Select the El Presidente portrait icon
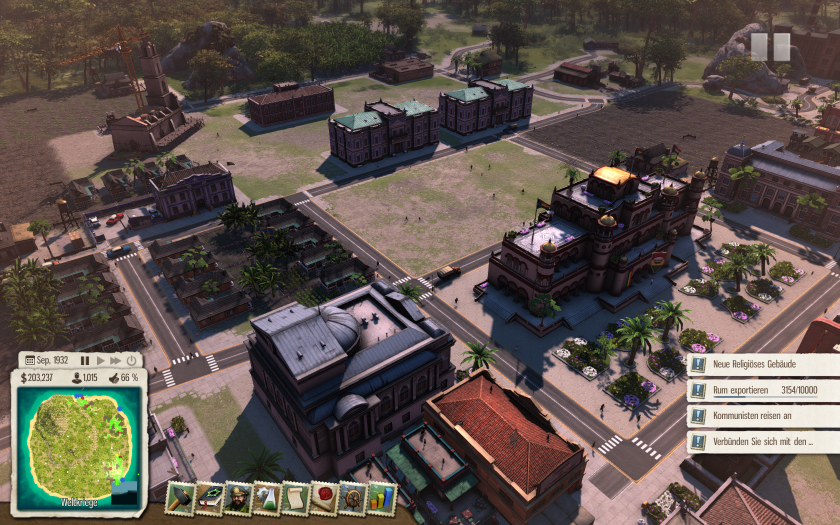Image resolution: width=840 pixels, height=525 pixels. [x=238, y=497]
